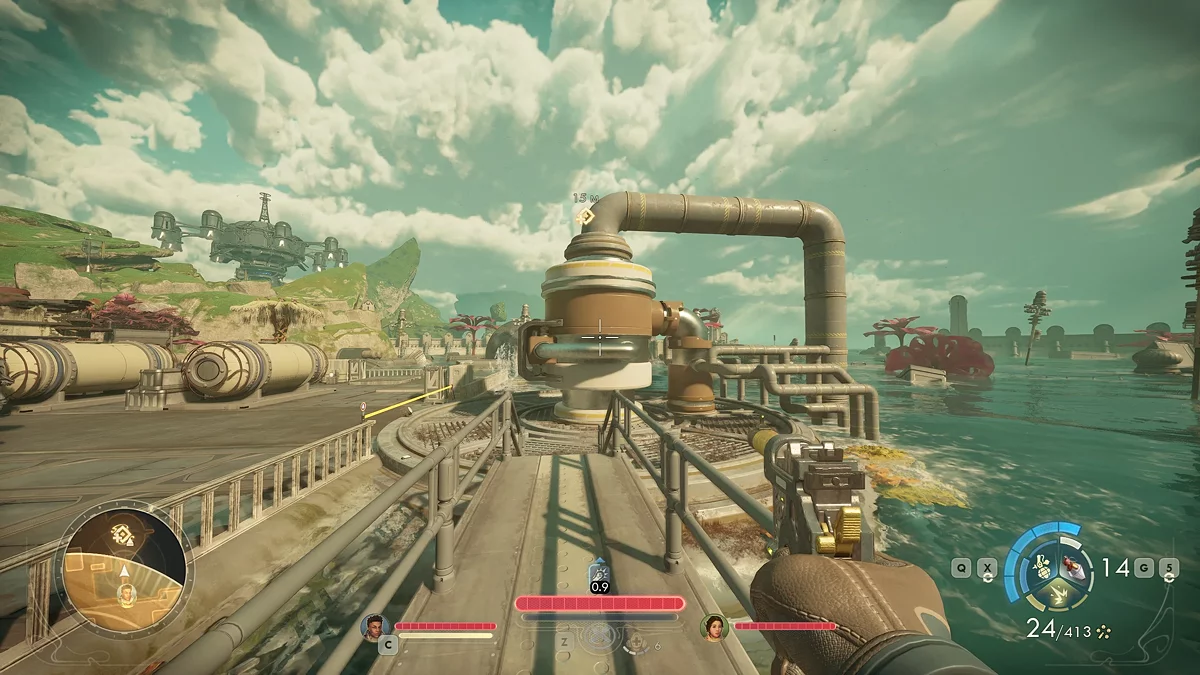Image resolution: width=1200 pixels, height=675 pixels.
Task: Click the crossed-out ability icon beside Z
Action: [x=600, y=637]
